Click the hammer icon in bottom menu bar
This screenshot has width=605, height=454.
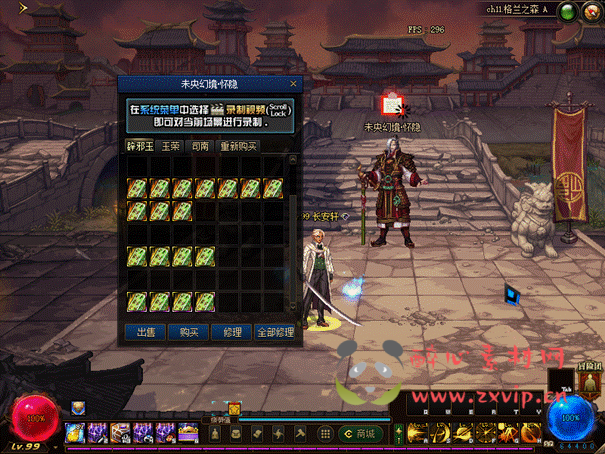(301, 433)
